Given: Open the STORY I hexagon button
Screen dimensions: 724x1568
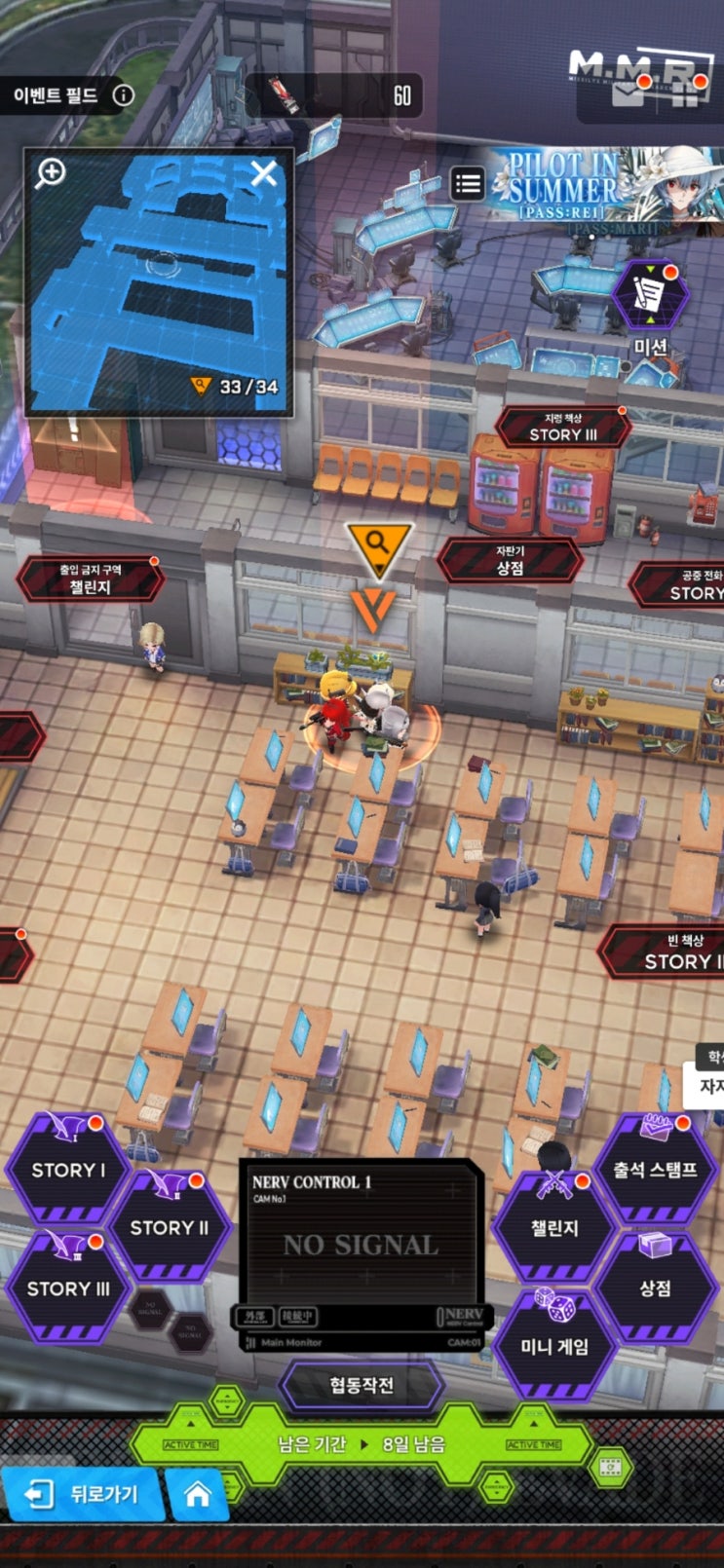Looking at the screenshot, I should click(67, 1169).
